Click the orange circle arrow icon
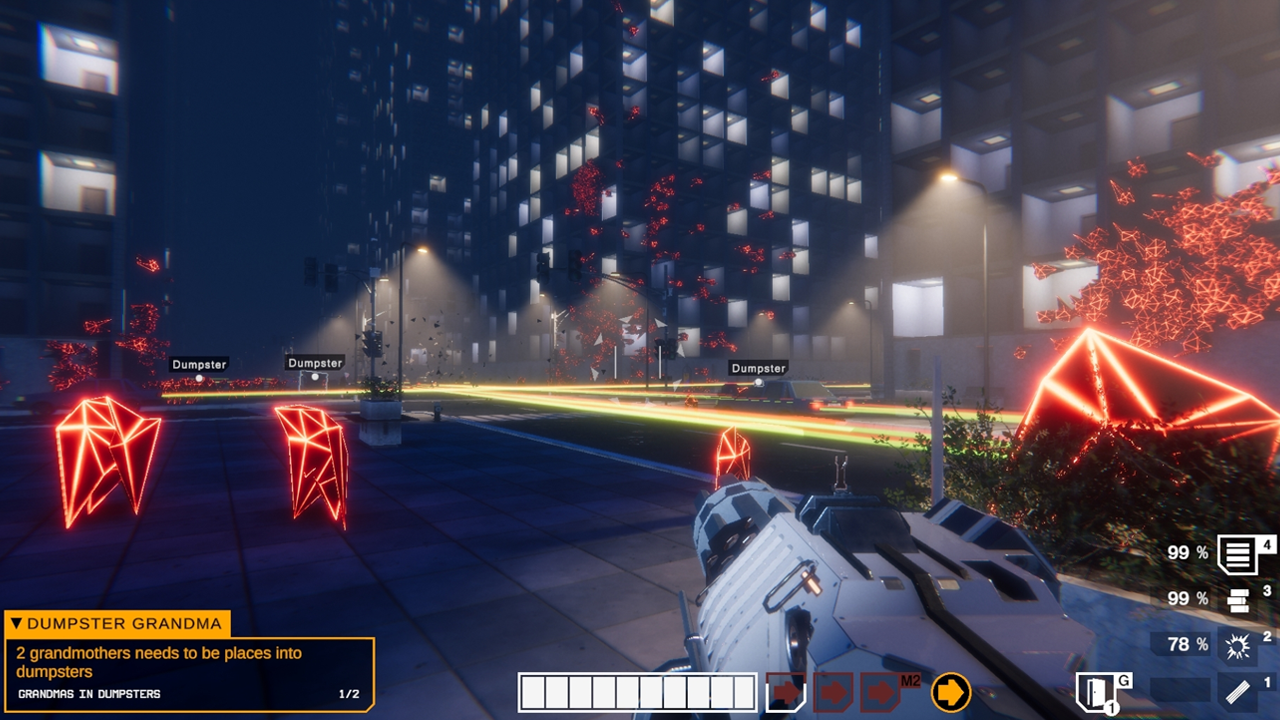 click(951, 692)
